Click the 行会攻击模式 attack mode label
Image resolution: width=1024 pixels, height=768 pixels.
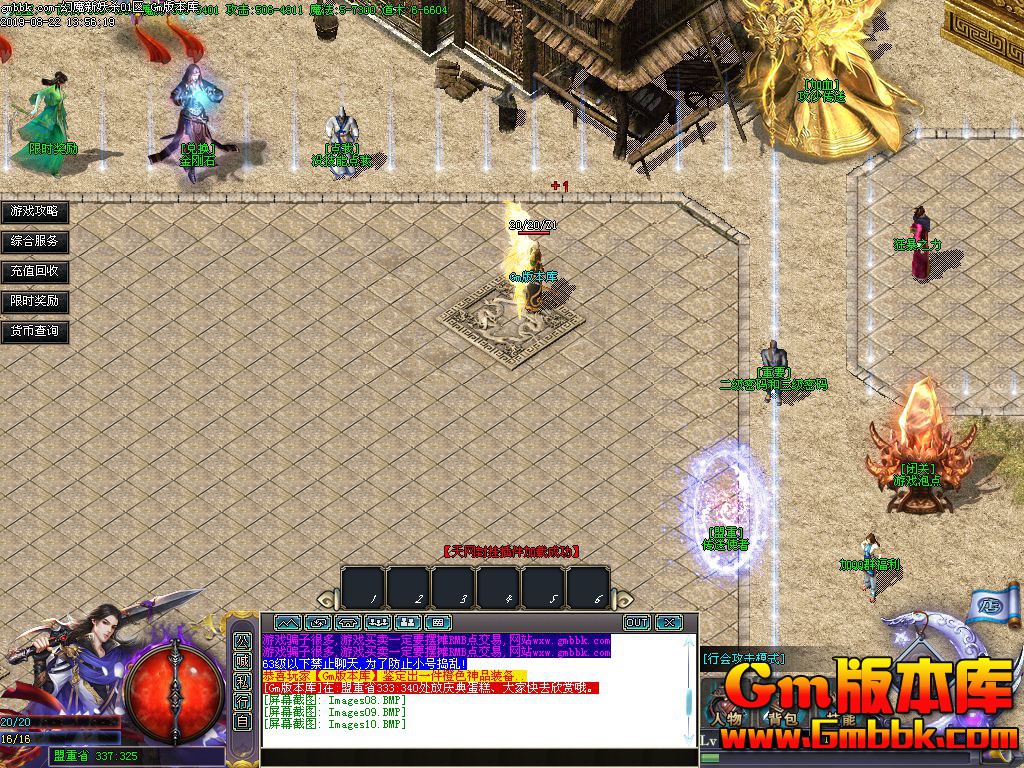coord(744,659)
